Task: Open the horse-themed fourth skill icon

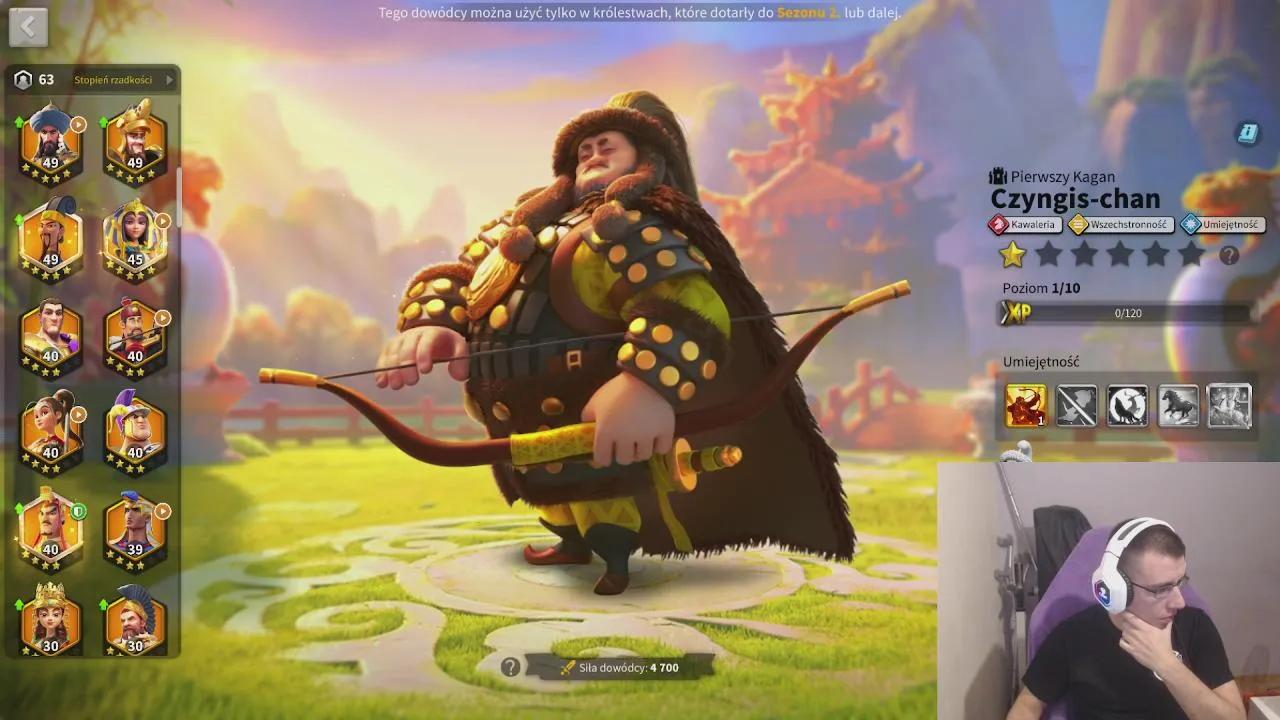Action: 1179,406
